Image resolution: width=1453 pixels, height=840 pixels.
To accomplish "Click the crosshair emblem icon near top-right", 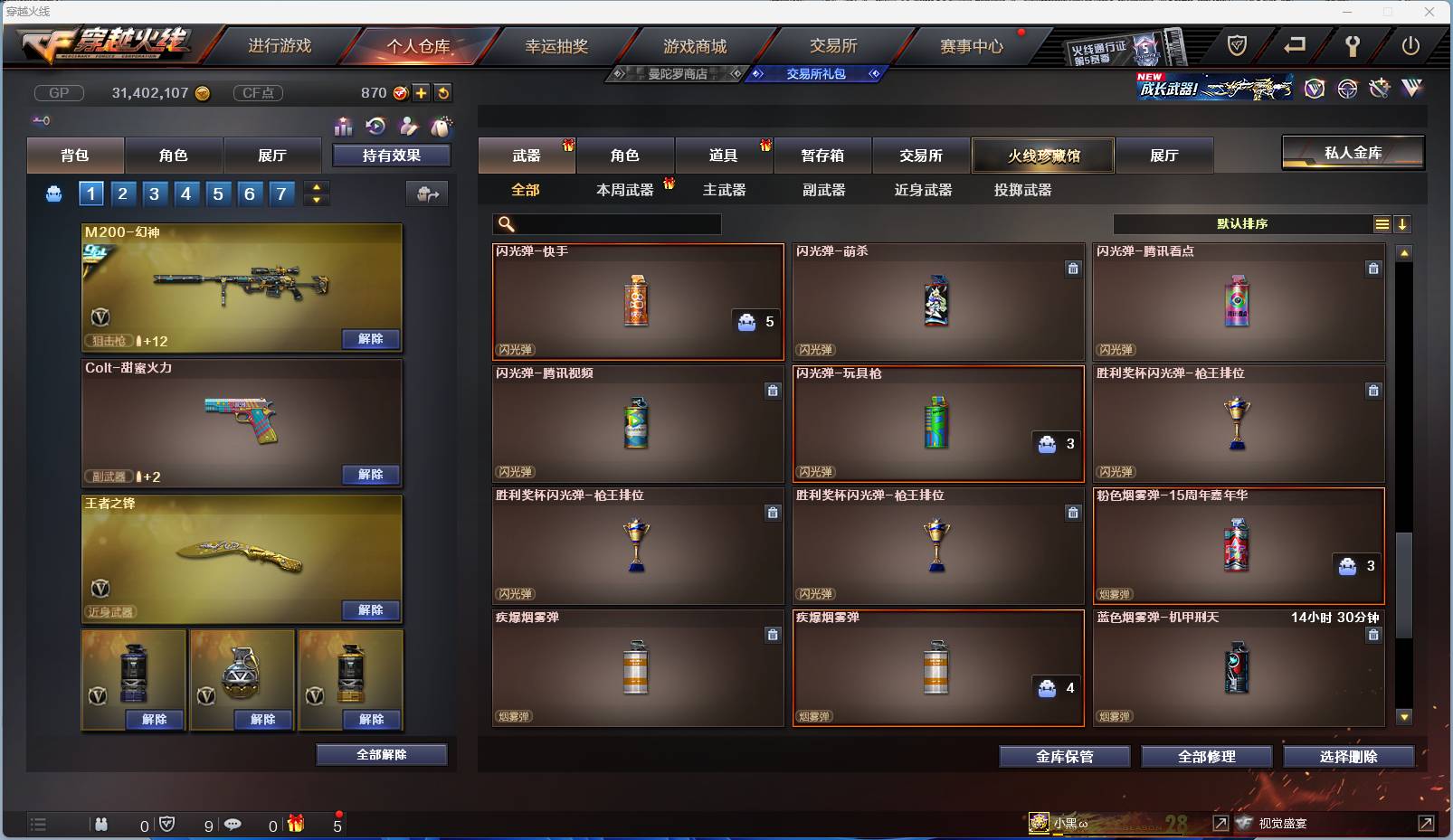I will pyautogui.click(x=1347, y=89).
